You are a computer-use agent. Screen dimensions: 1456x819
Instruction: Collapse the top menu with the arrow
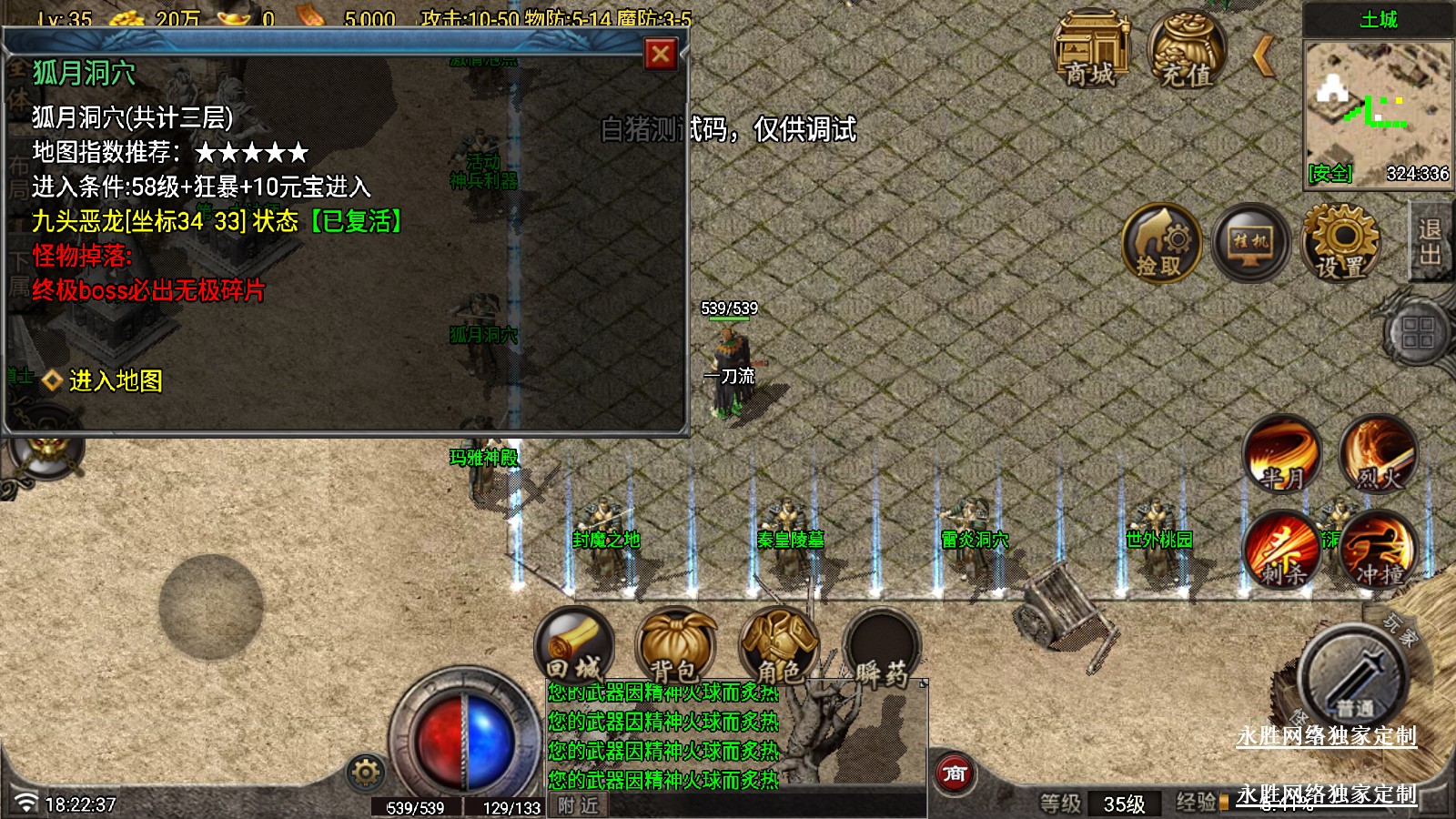point(1263,56)
